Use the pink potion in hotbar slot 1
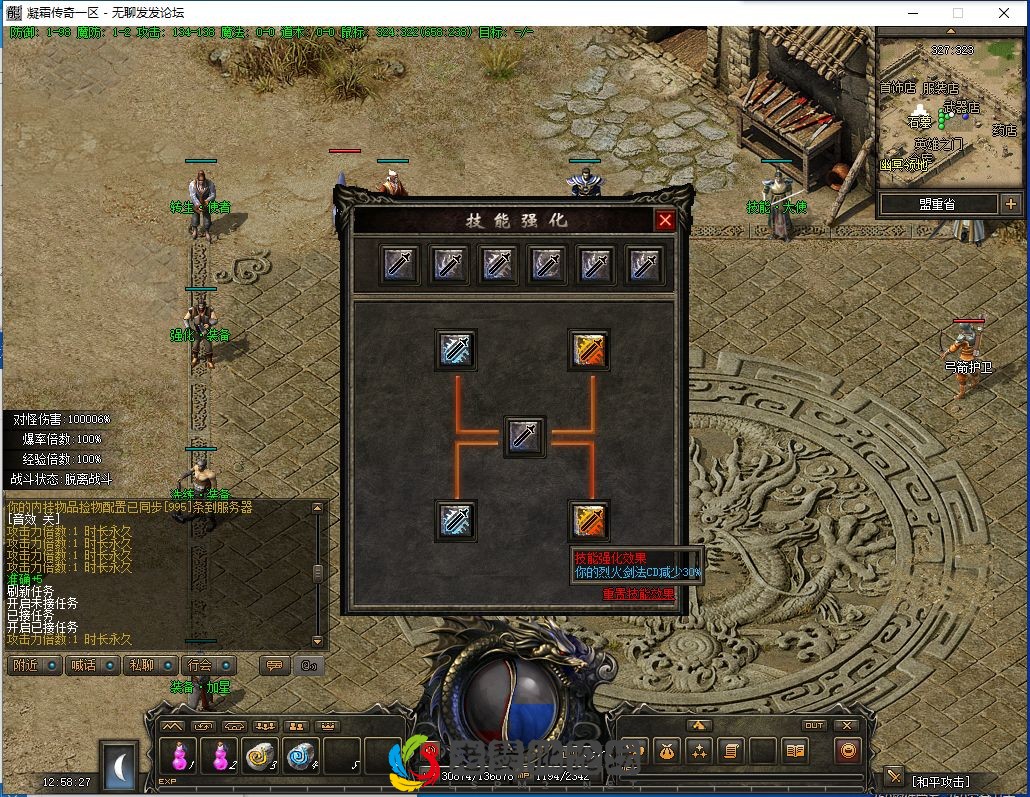The height and width of the screenshot is (797, 1030). click(180, 756)
